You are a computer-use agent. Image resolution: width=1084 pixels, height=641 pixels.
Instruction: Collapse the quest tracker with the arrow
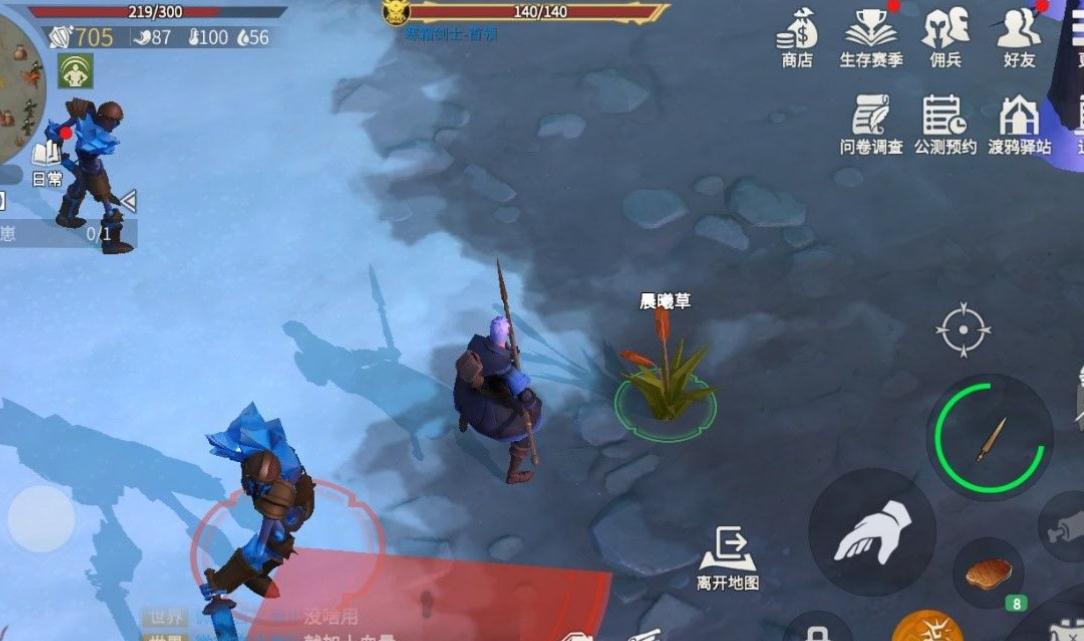128,201
